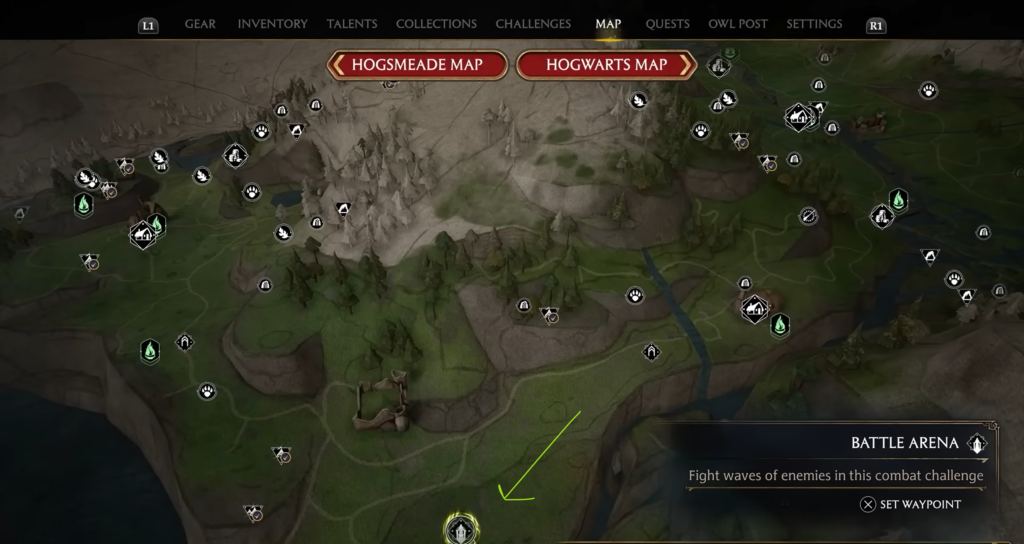Open the Talents tab

[352, 24]
